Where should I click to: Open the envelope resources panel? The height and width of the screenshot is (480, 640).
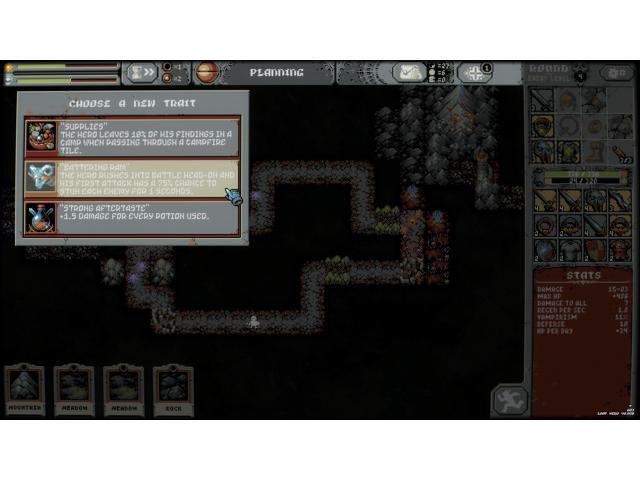(409, 73)
